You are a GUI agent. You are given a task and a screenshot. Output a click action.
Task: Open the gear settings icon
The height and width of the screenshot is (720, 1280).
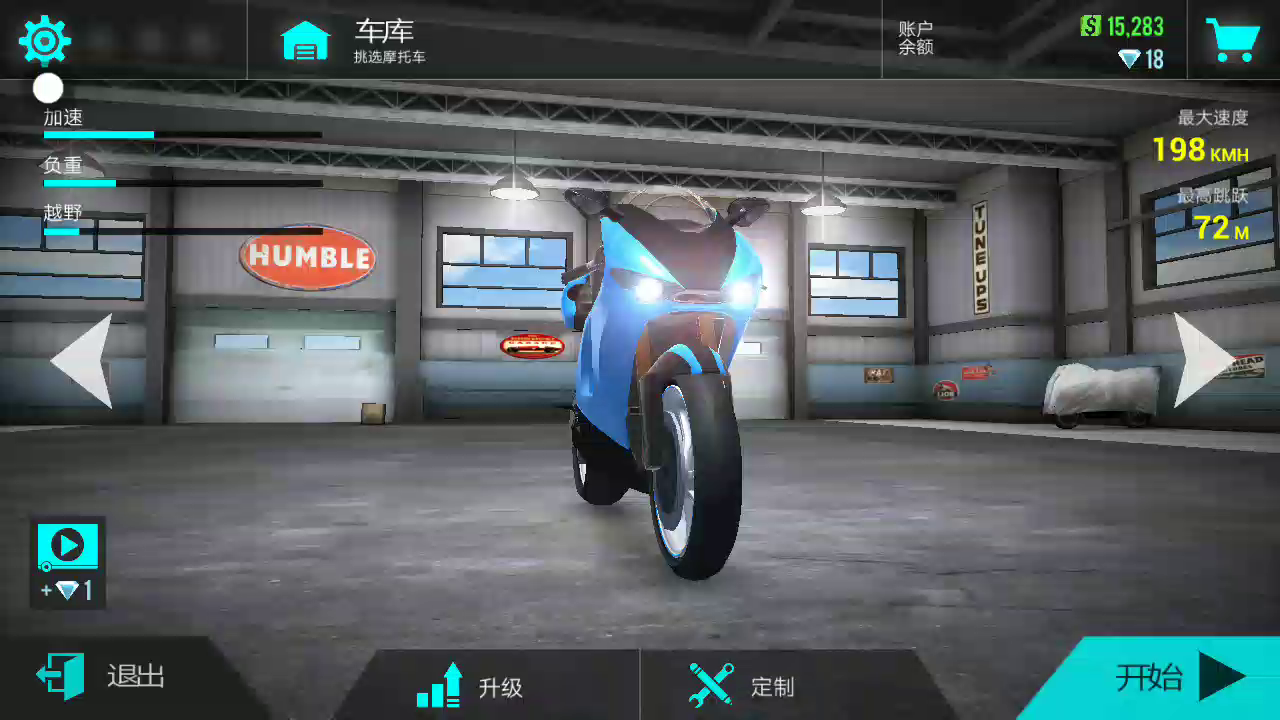pos(45,41)
